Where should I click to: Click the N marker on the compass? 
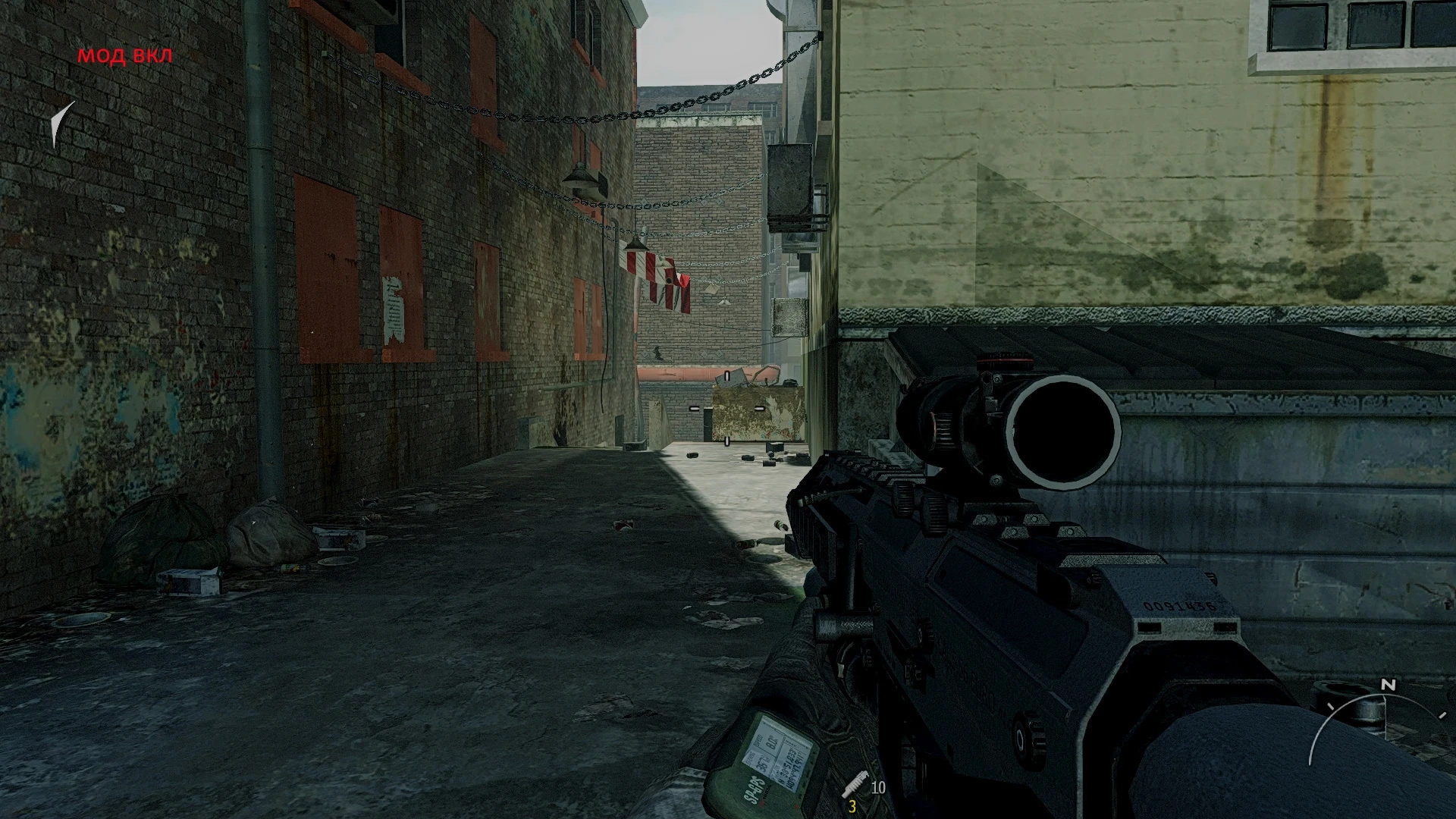[x=1388, y=684]
